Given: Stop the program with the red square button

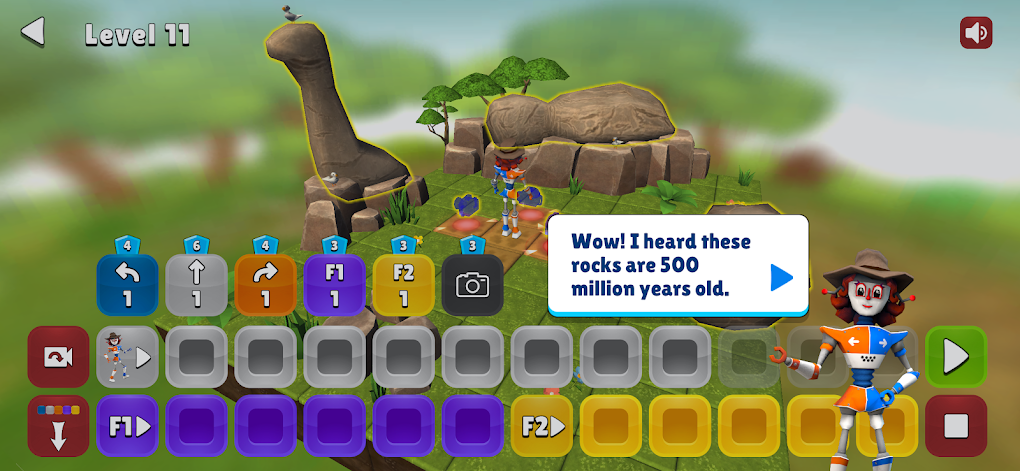Looking at the screenshot, I should click(x=955, y=425).
